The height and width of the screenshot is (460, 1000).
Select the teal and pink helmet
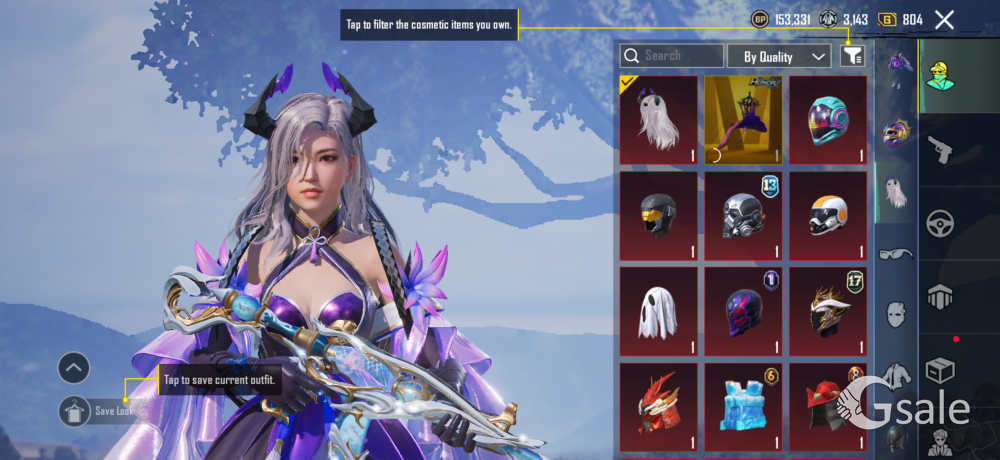tap(828, 120)
